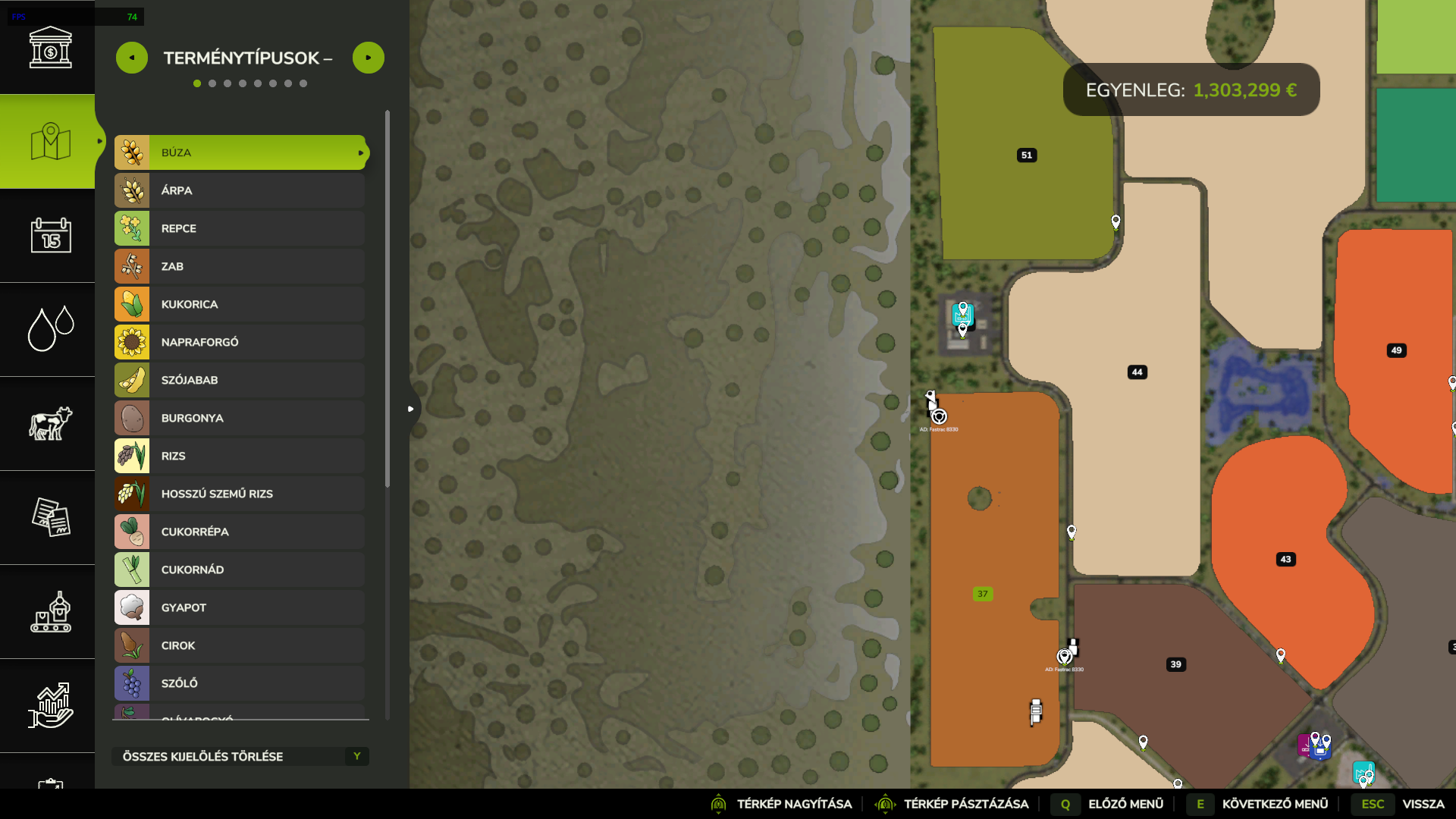
Task: Choose Árpa in the crop list
Action: click(240, 190)
